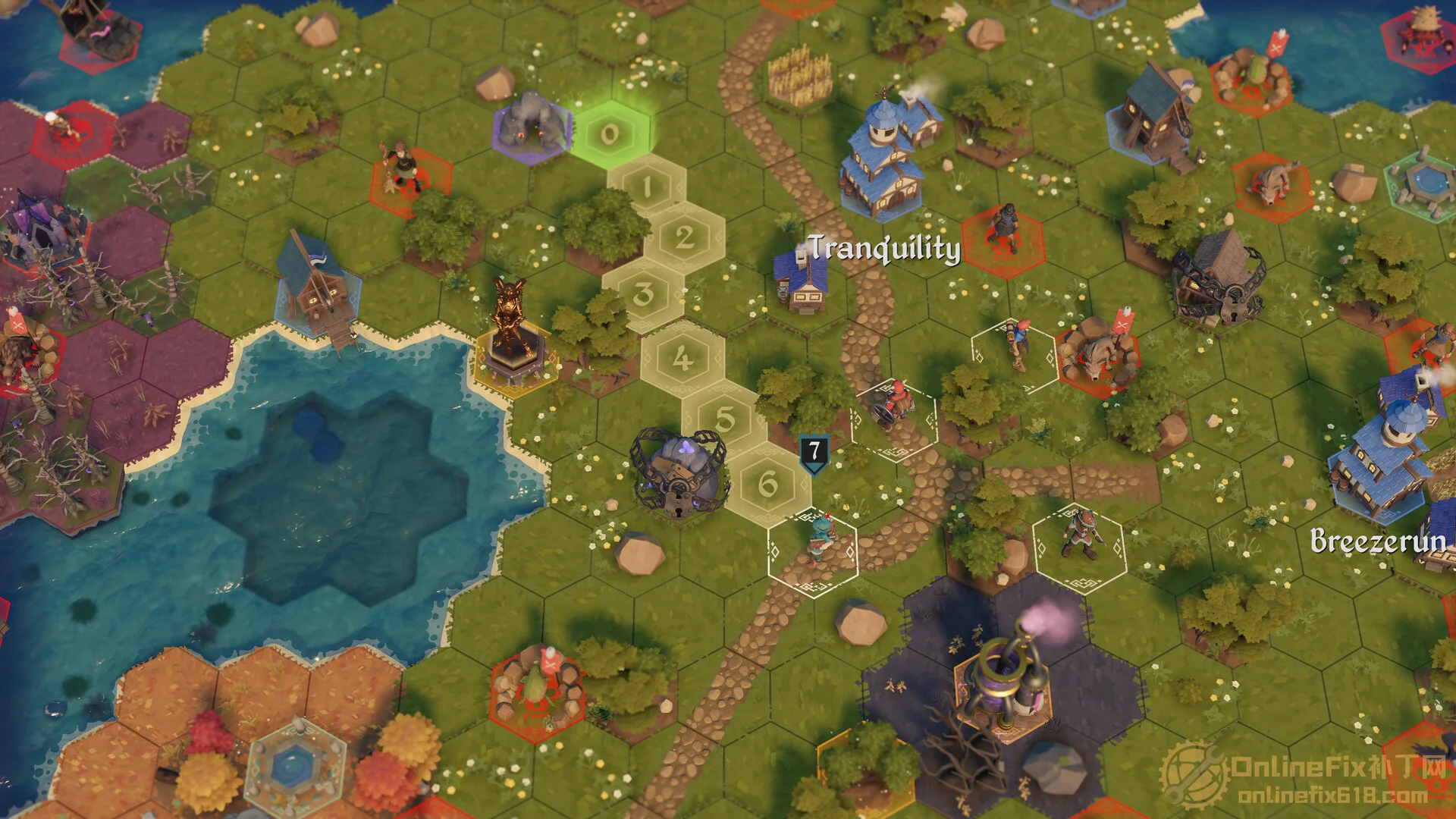This screenshot has width=1456, height=819.
Task: Move to the path hex numbered 4
Action: [x=682, y=358]
